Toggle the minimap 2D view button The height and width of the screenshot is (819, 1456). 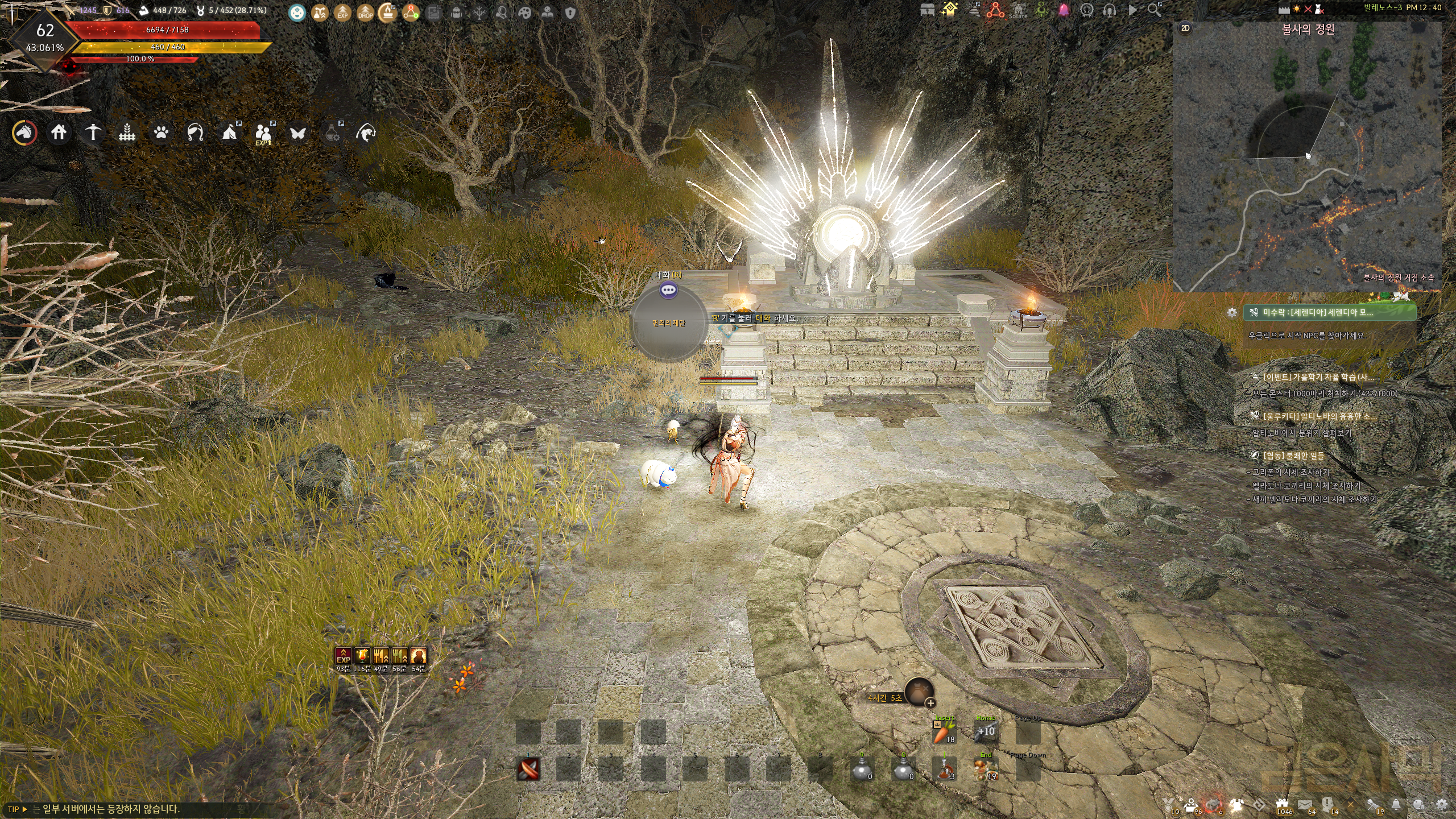(1185, 28)
